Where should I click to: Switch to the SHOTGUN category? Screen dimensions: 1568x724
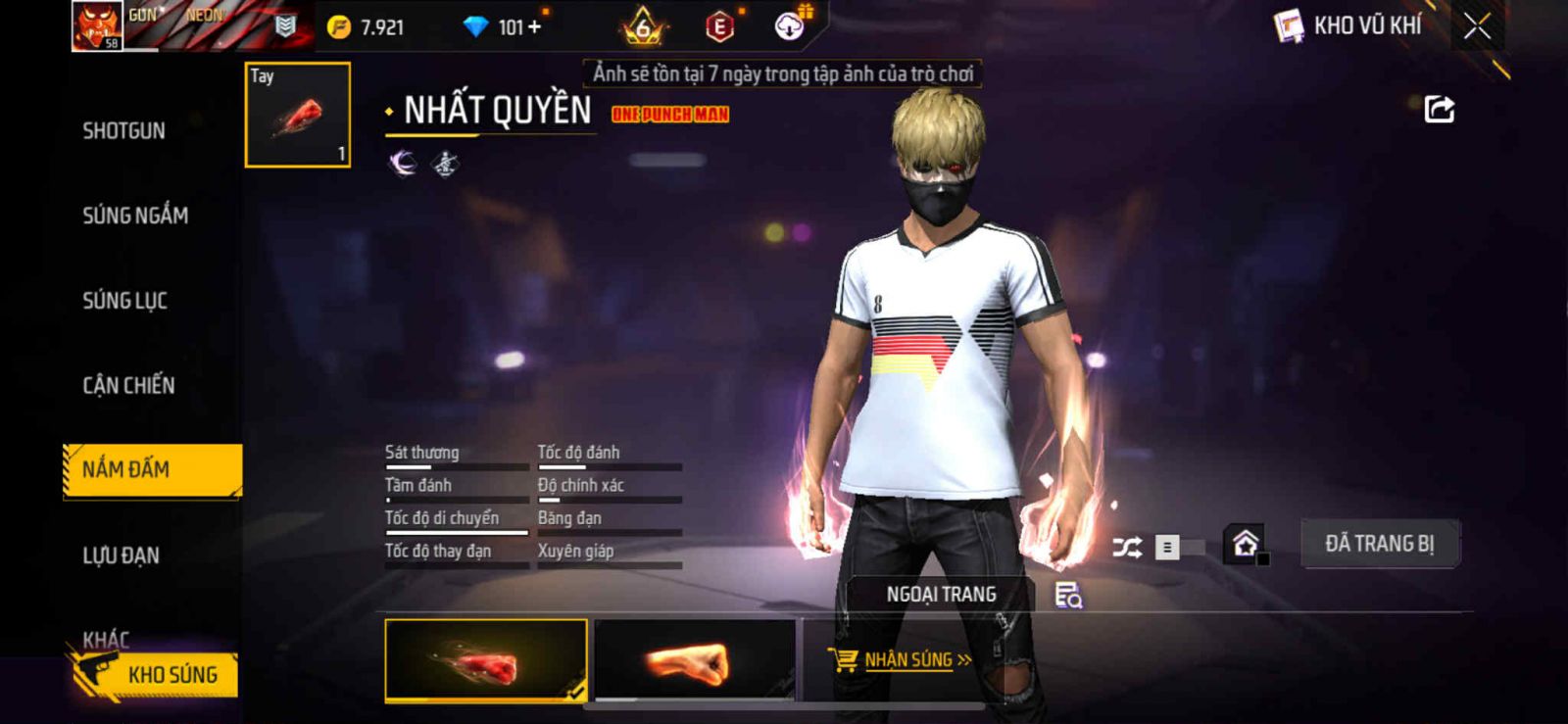pyautogui.click(x=123, y=130)
